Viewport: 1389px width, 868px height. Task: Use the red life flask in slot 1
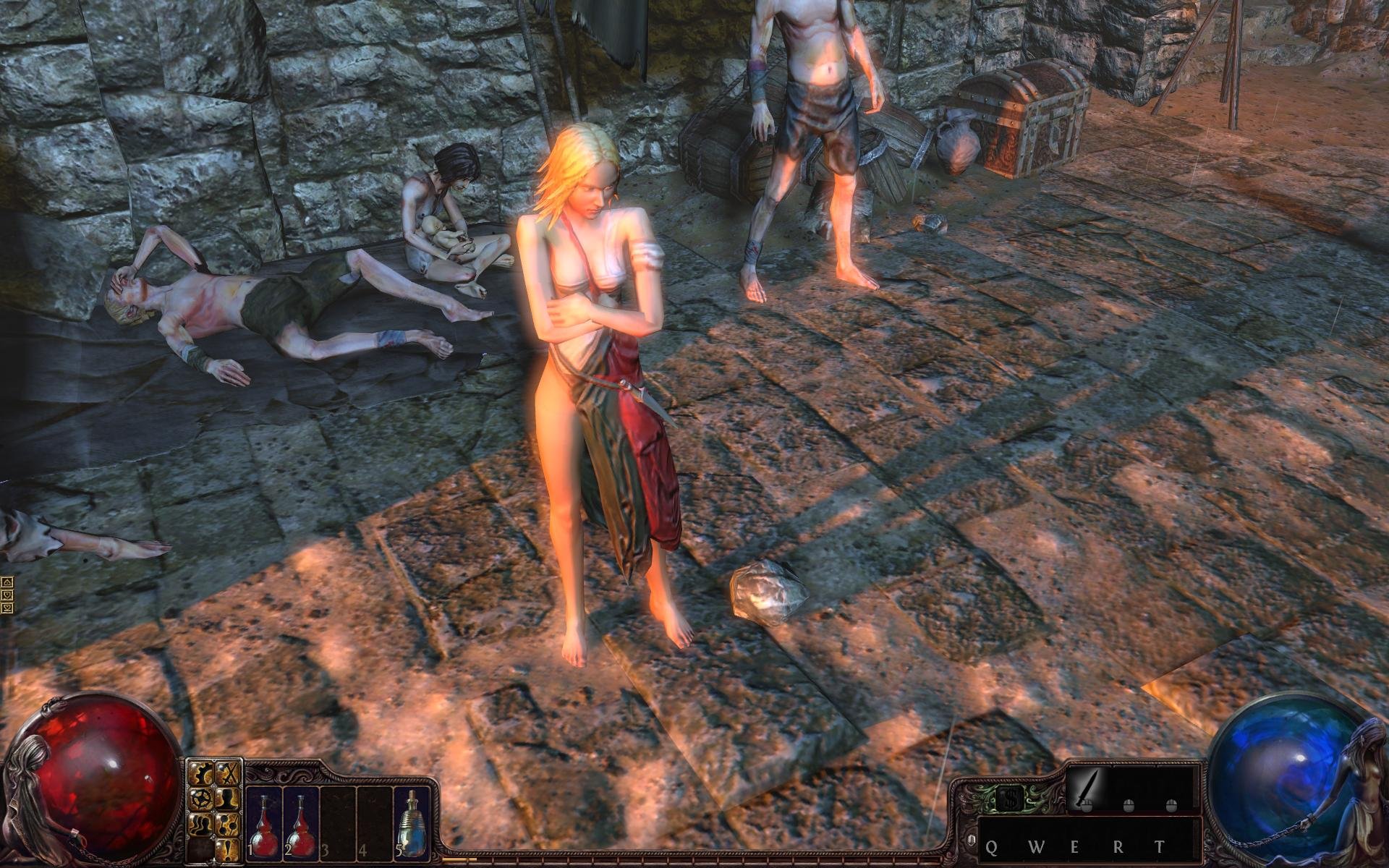click(265, 823)
